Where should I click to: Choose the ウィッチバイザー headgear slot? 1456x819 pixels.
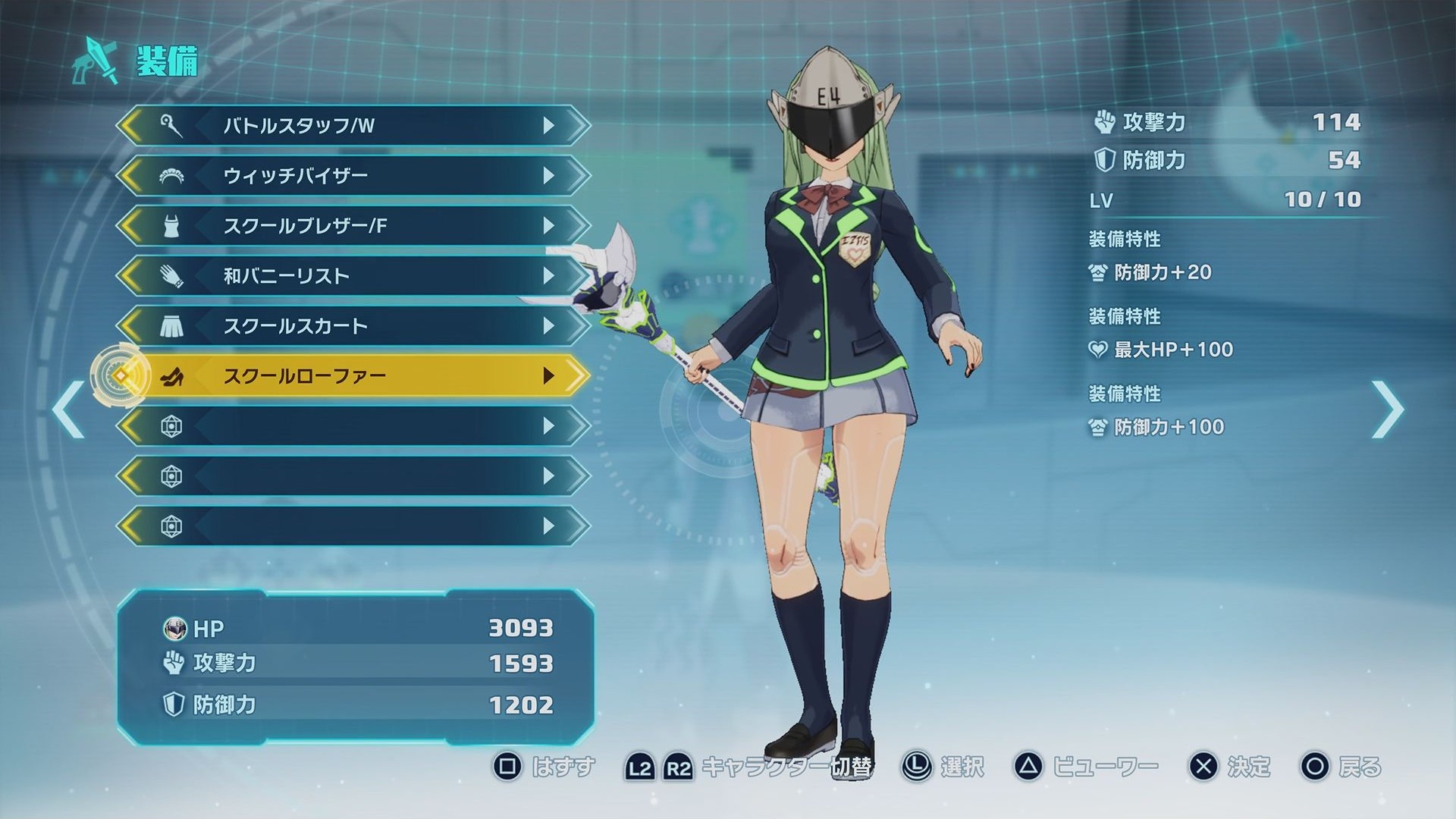pos(353,176)
